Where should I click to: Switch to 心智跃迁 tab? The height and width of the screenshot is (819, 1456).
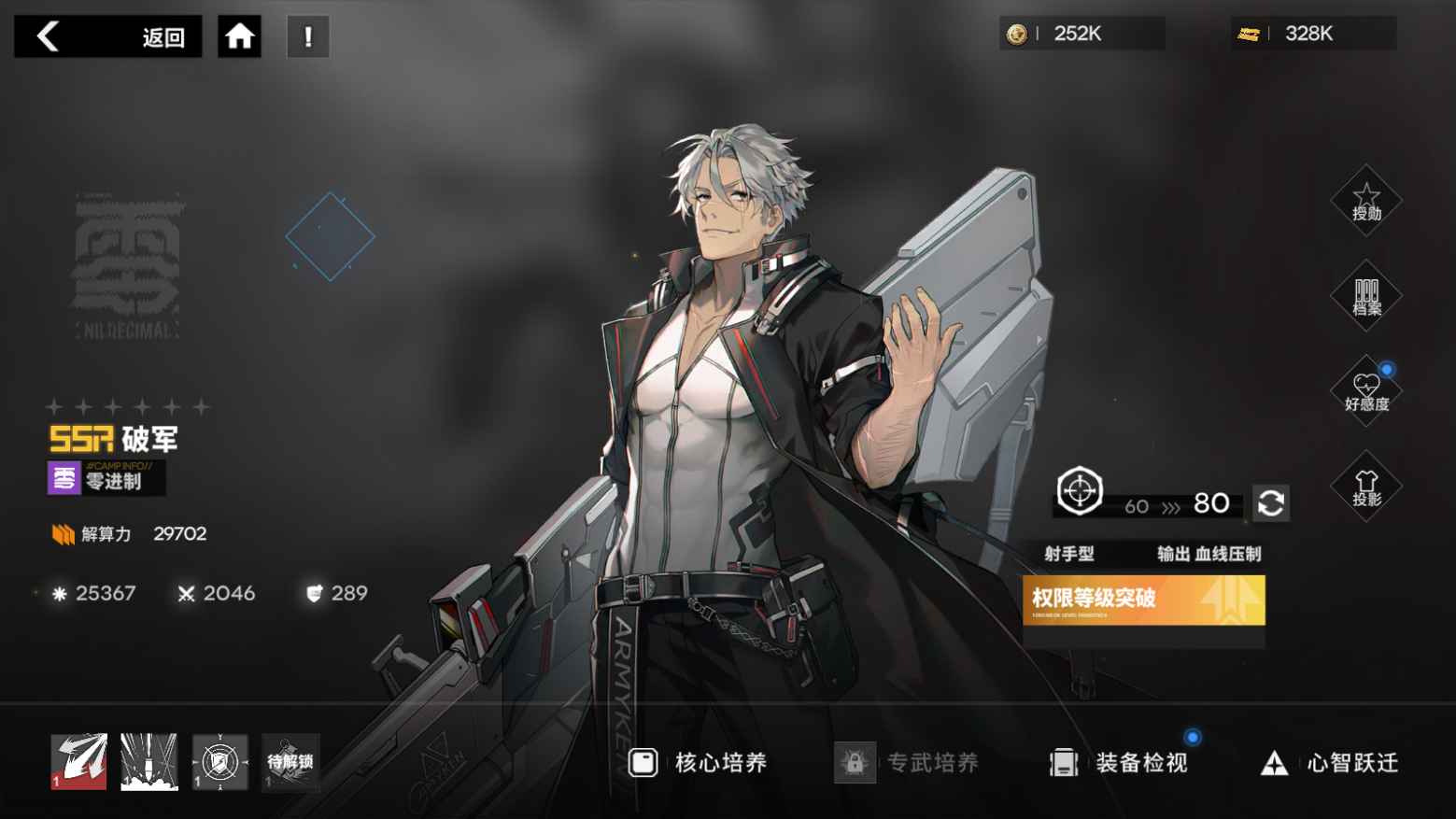coord(1330,763)
